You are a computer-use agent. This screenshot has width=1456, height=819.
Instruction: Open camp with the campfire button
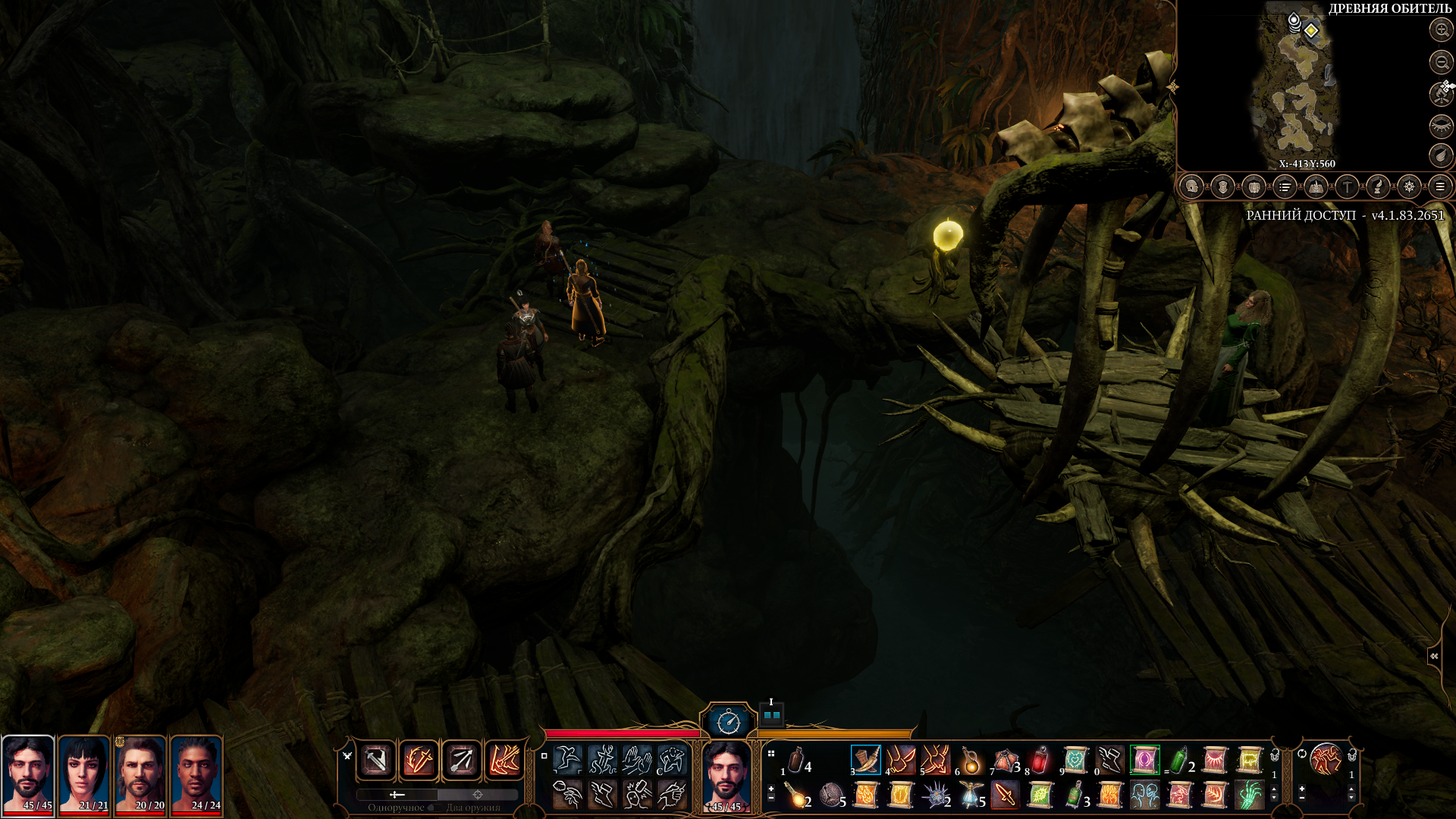click(x=1441, y=93)
